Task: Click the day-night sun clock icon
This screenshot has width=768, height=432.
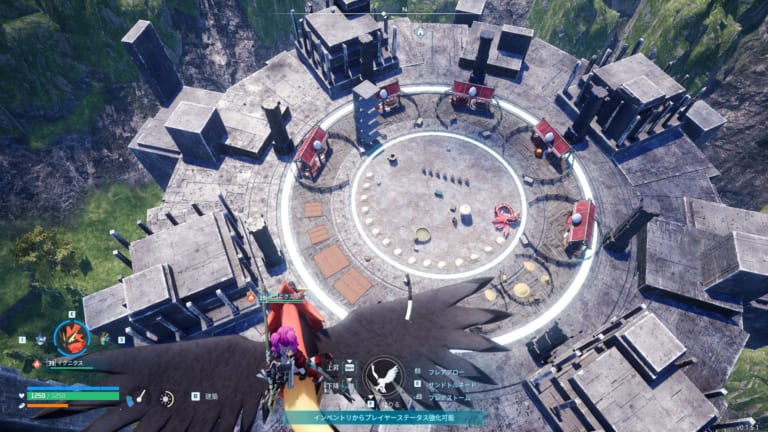Action: click(166, 398)
